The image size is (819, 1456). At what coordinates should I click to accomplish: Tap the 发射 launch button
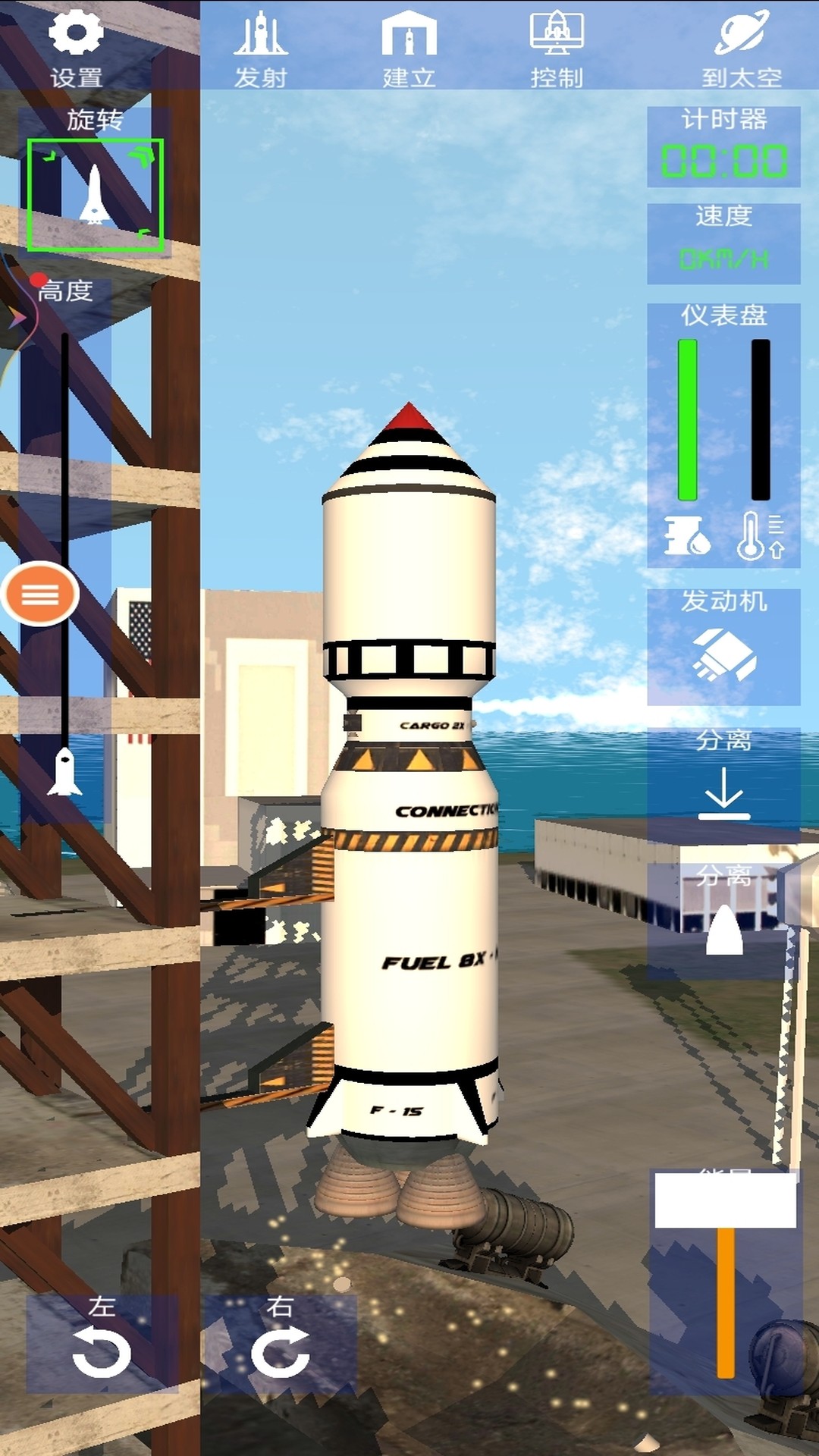260,47
